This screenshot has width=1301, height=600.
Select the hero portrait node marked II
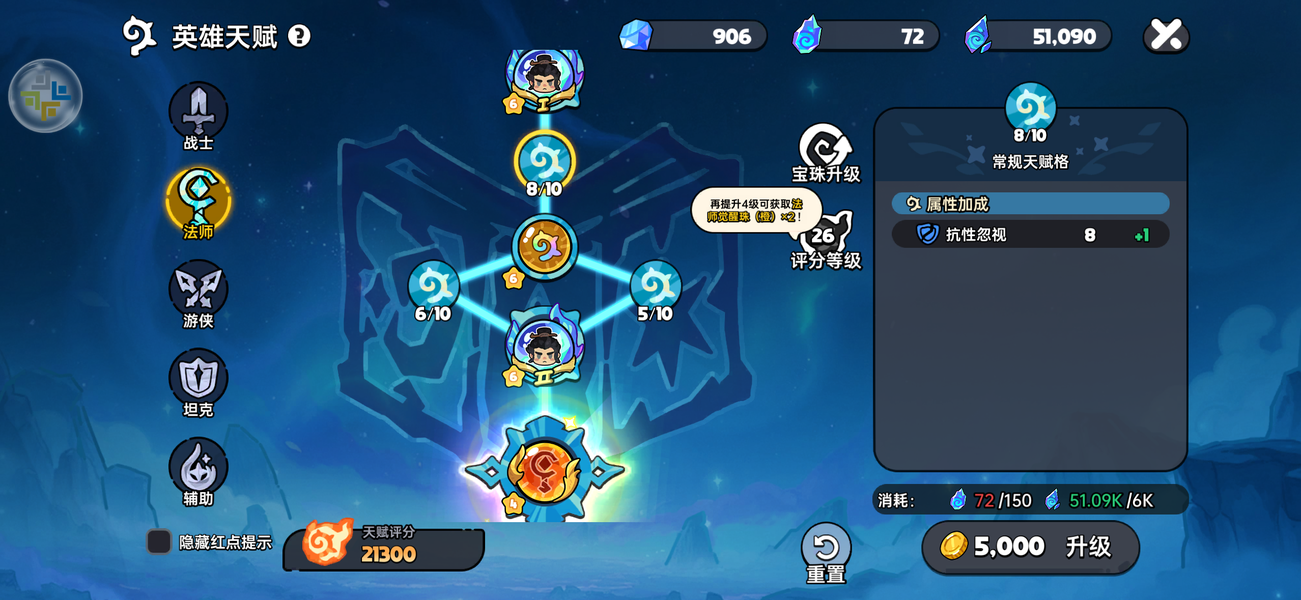tap(545, 346)
